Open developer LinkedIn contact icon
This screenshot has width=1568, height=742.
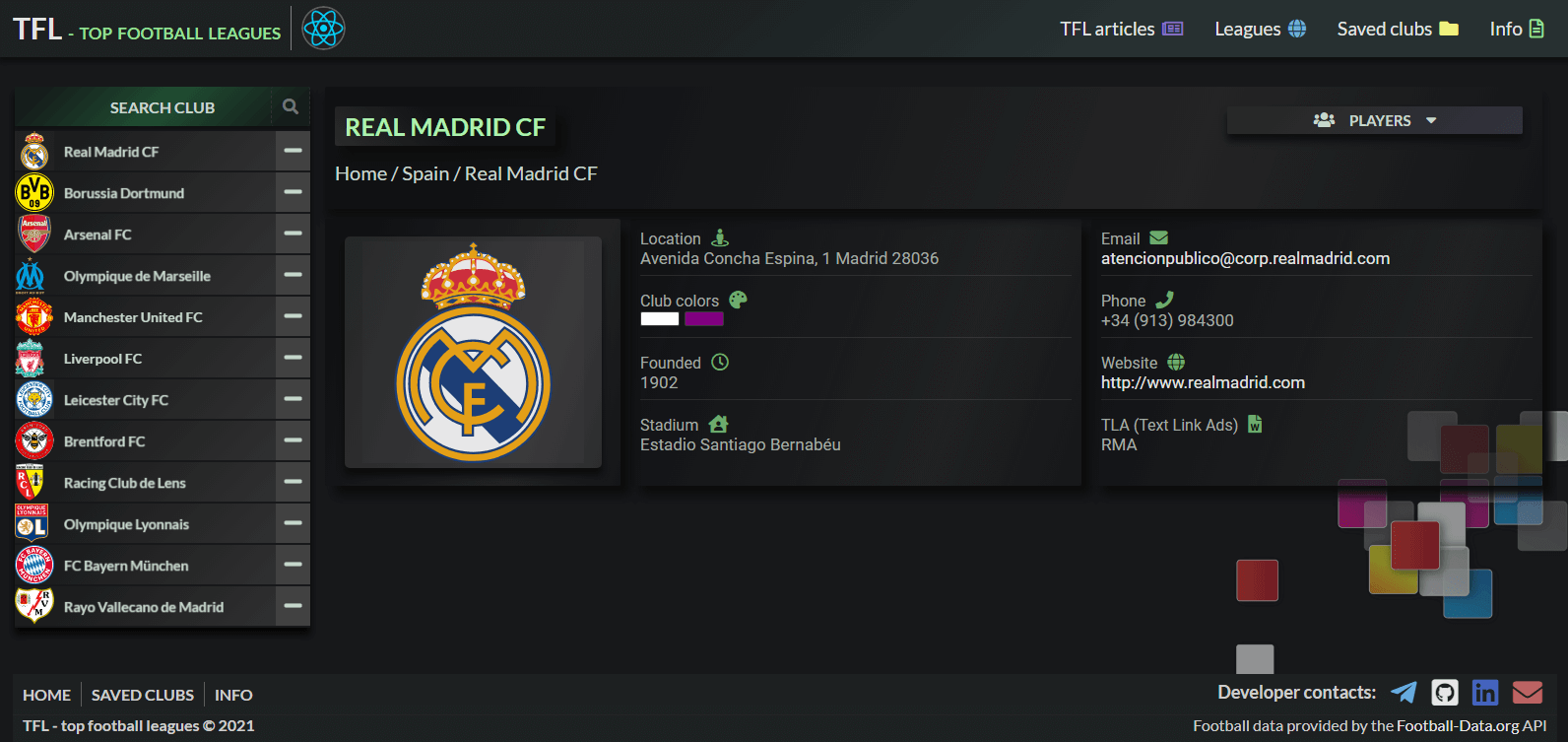point(1485,693)
